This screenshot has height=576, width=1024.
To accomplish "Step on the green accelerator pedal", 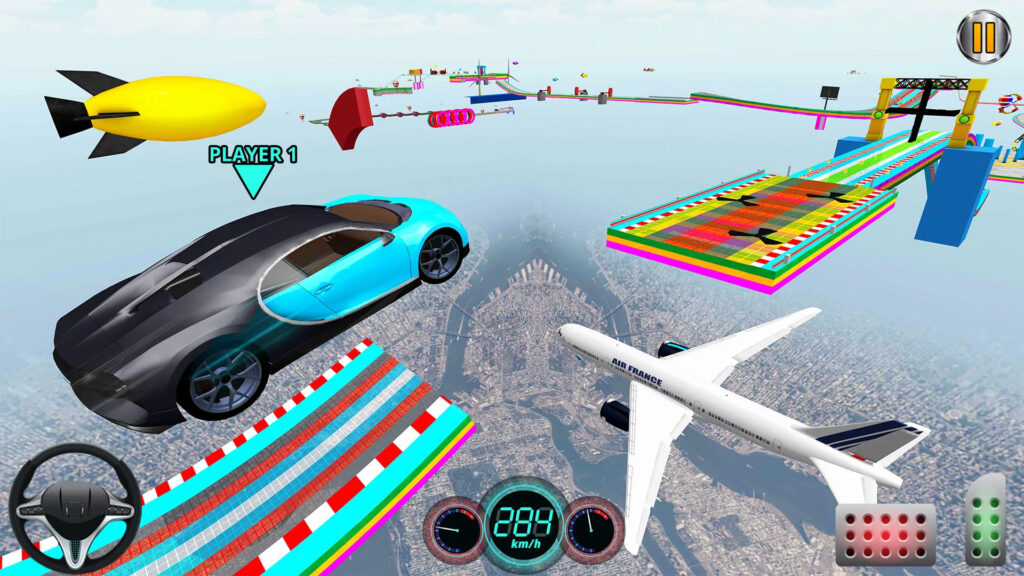I will [x=985, y=520].
